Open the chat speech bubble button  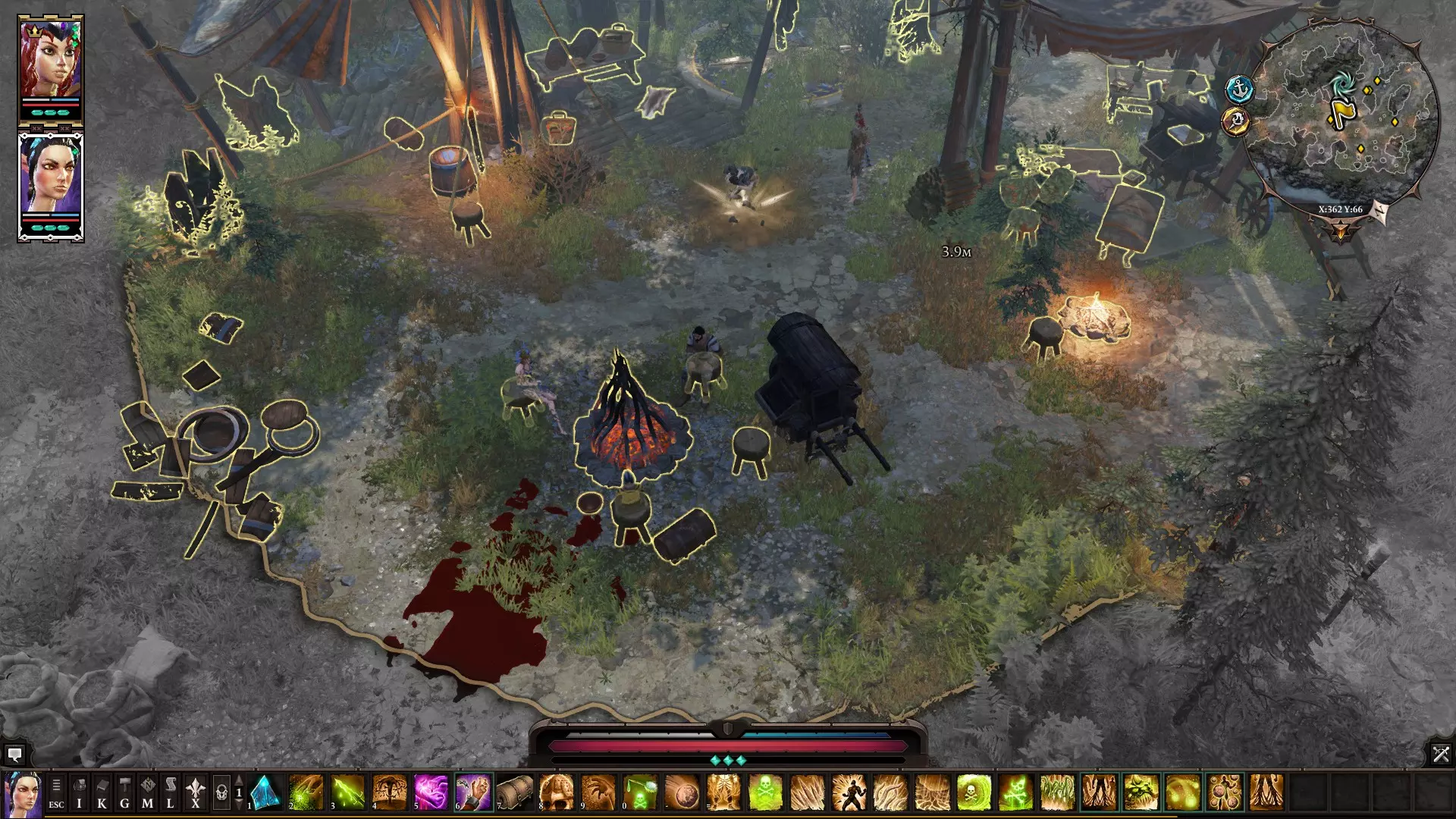coord(14,755)
